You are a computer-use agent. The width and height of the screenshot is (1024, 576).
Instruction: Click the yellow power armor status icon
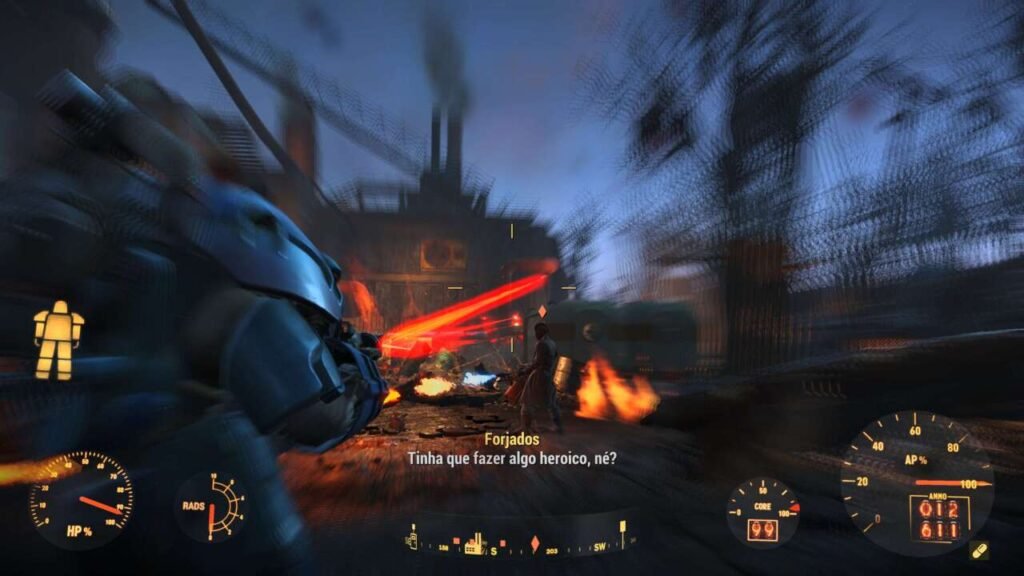58,340
